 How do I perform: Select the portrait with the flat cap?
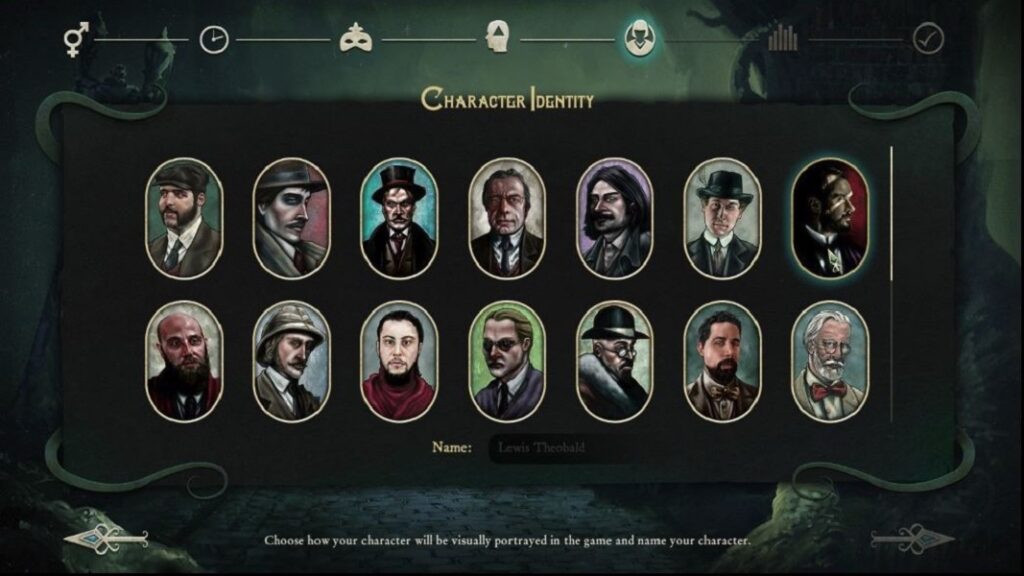coord(184,218)
